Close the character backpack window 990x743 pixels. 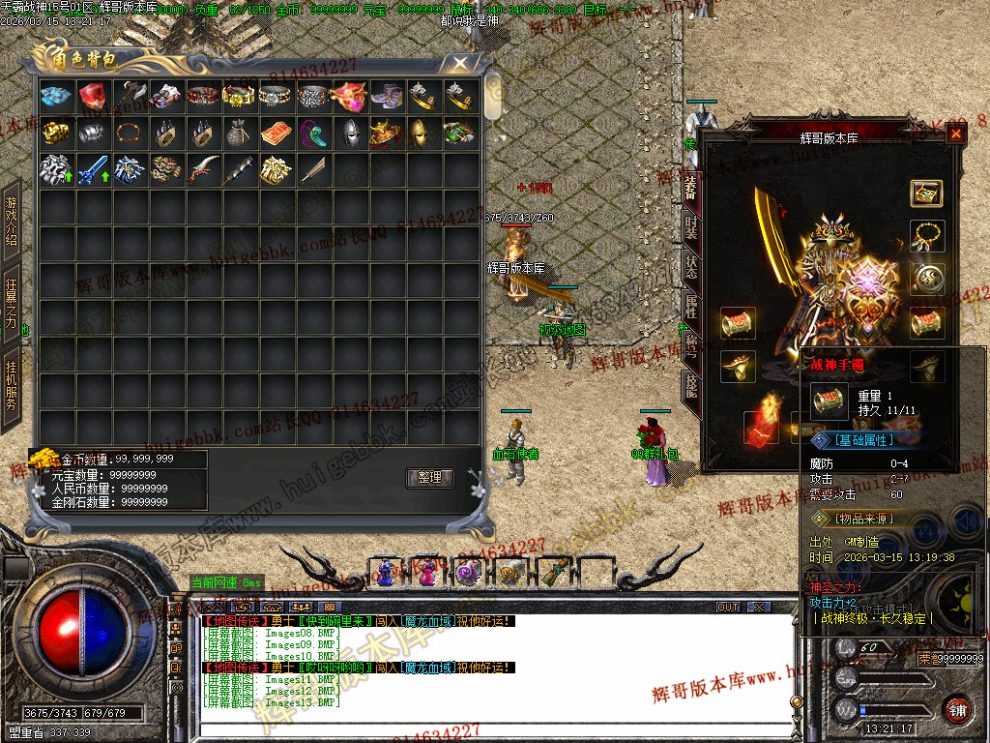click(459, 64)
